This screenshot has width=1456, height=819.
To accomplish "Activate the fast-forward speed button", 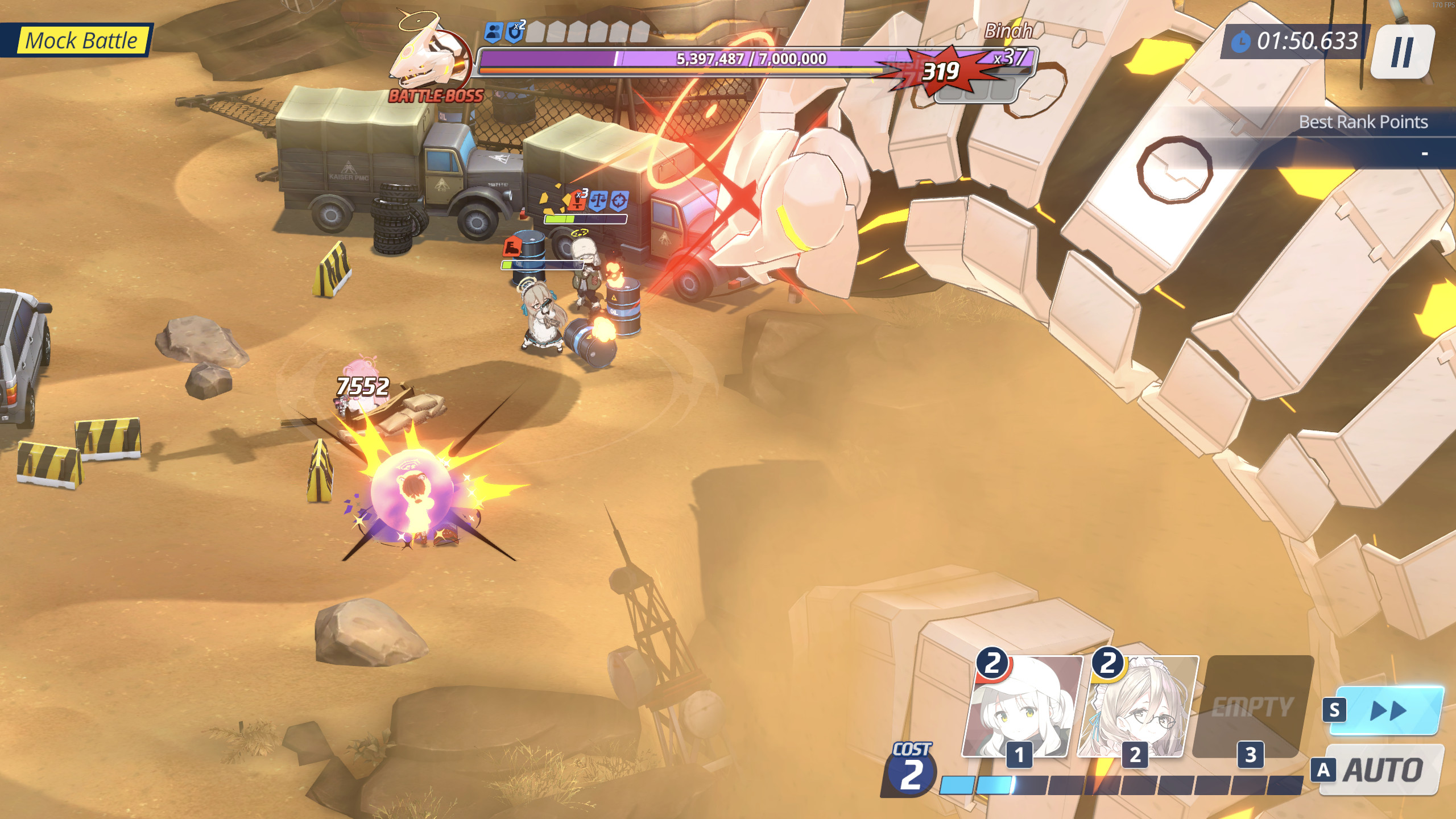I will (x=1388, y=710).
